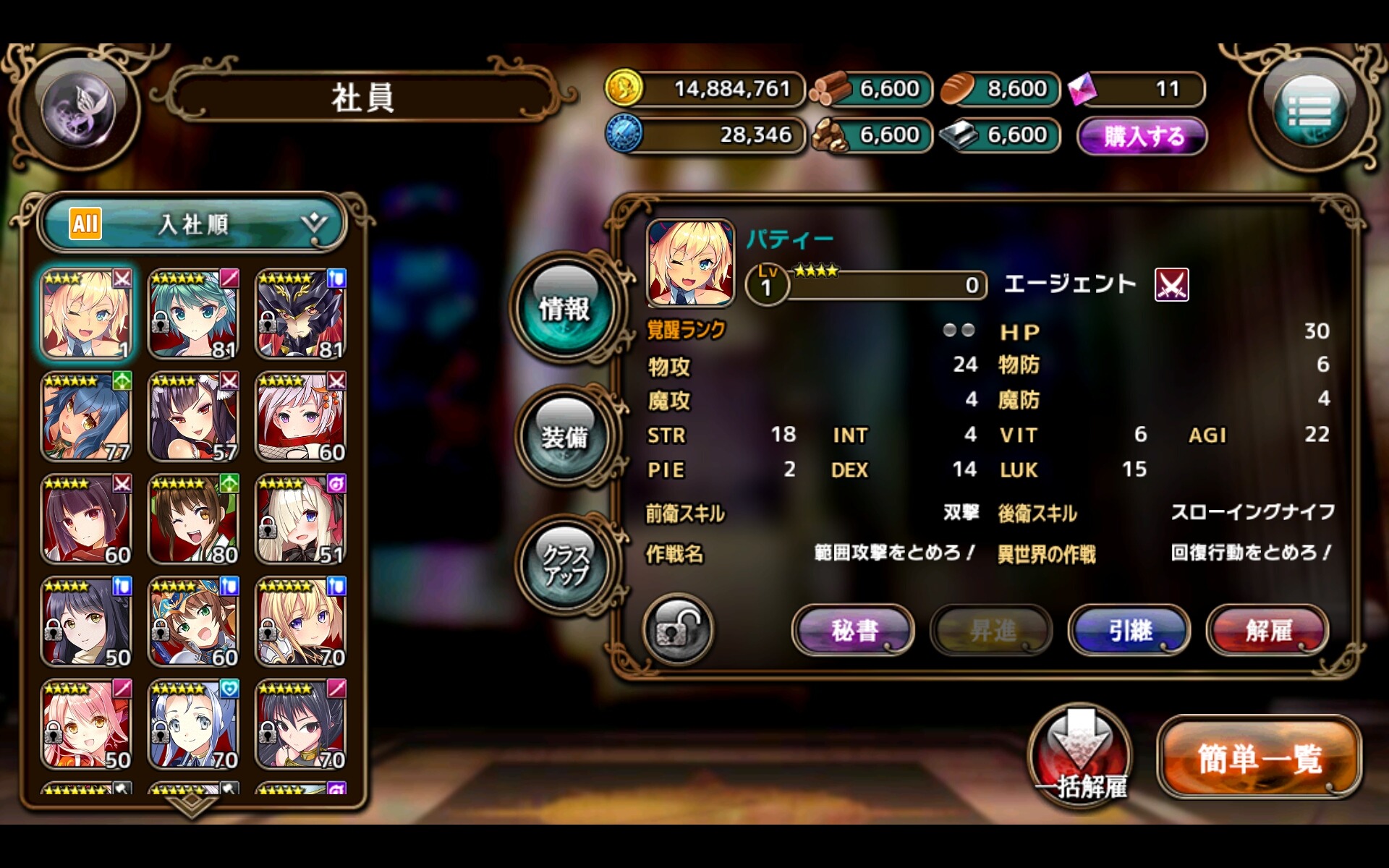Switch to the 装備 equipment tab

(565, 436)
